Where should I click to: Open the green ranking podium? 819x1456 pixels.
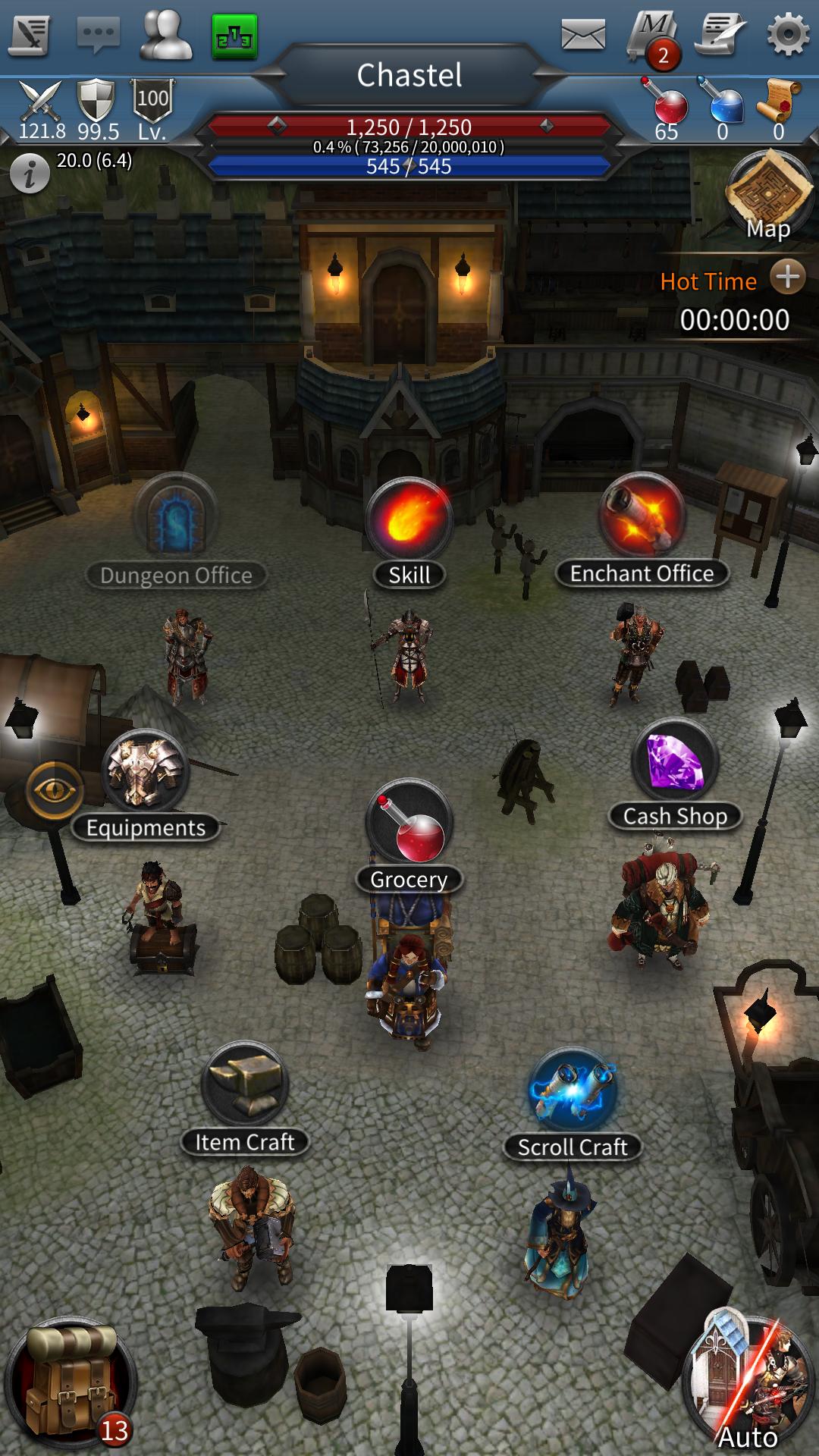click(234, 35)
